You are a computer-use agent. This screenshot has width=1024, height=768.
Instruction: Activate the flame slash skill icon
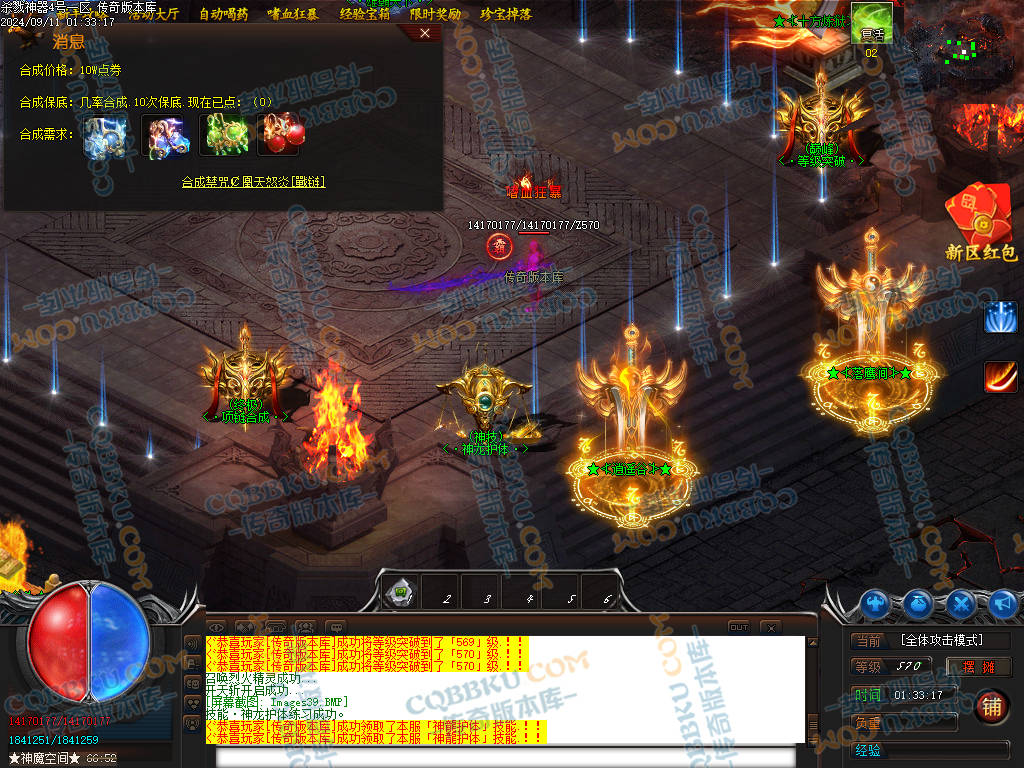[1000, 376]
